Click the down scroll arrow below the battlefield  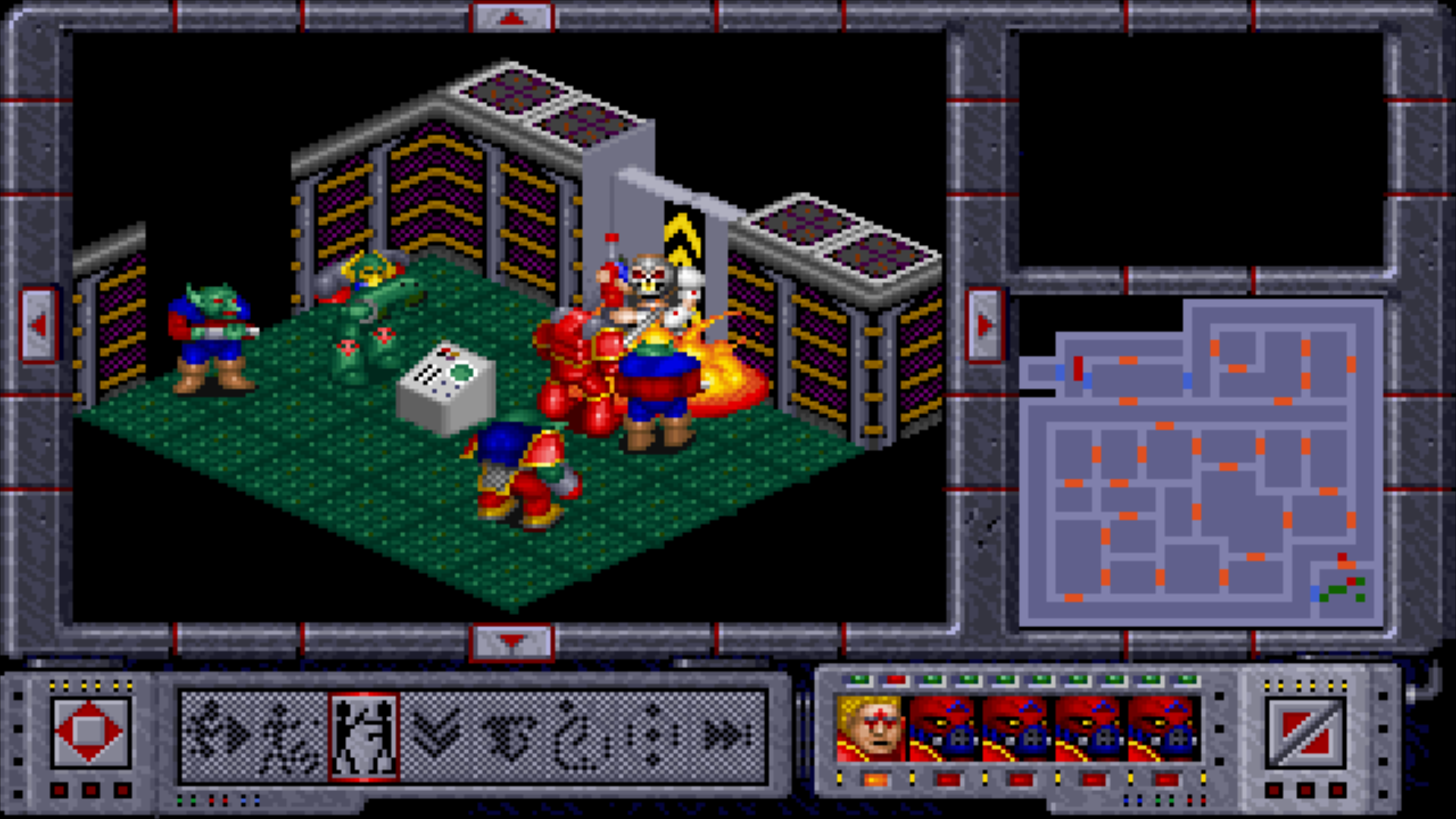click(x=512, y=639)
